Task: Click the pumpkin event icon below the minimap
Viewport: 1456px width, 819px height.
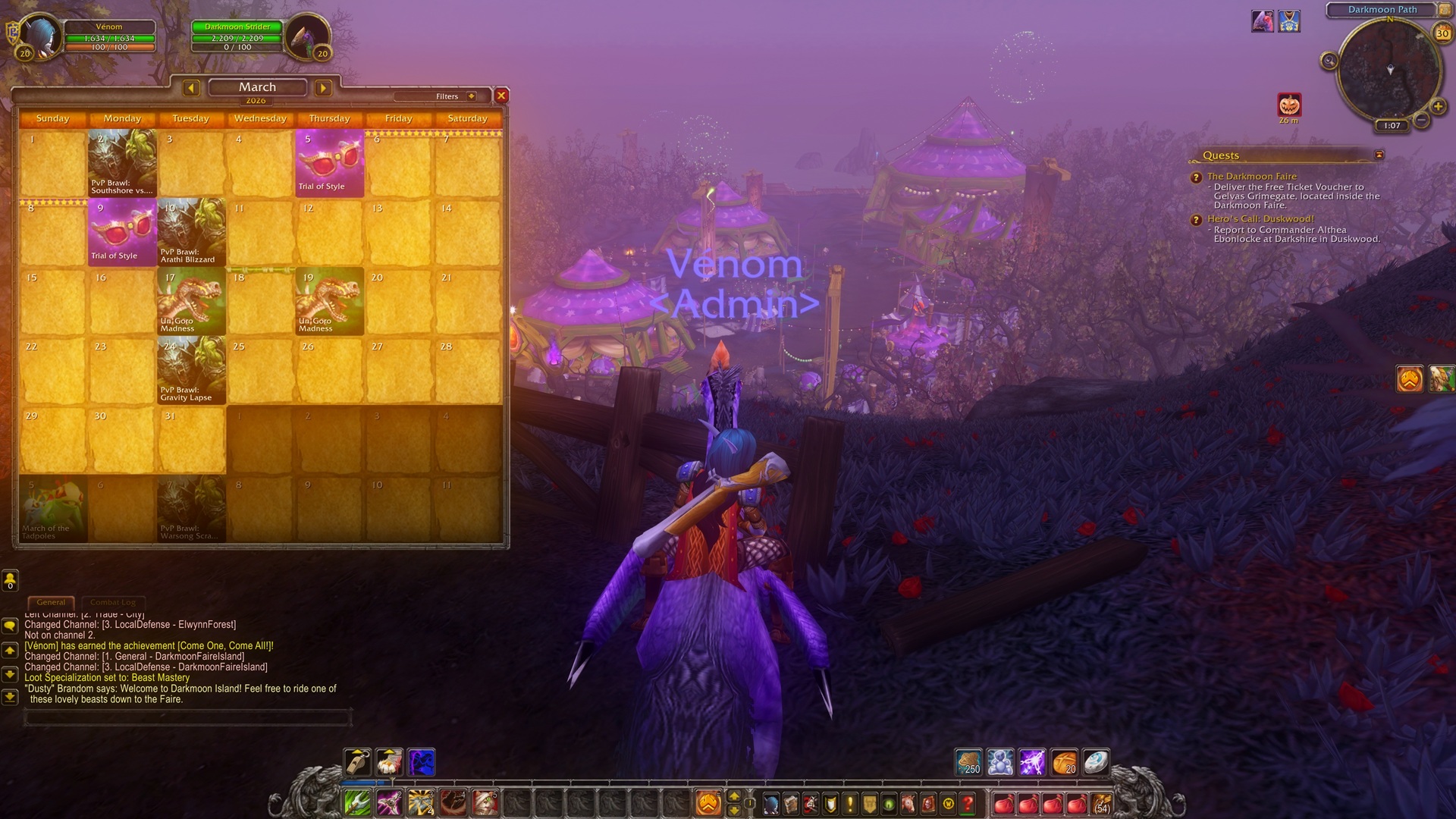Action: [x=1289, y=104]
